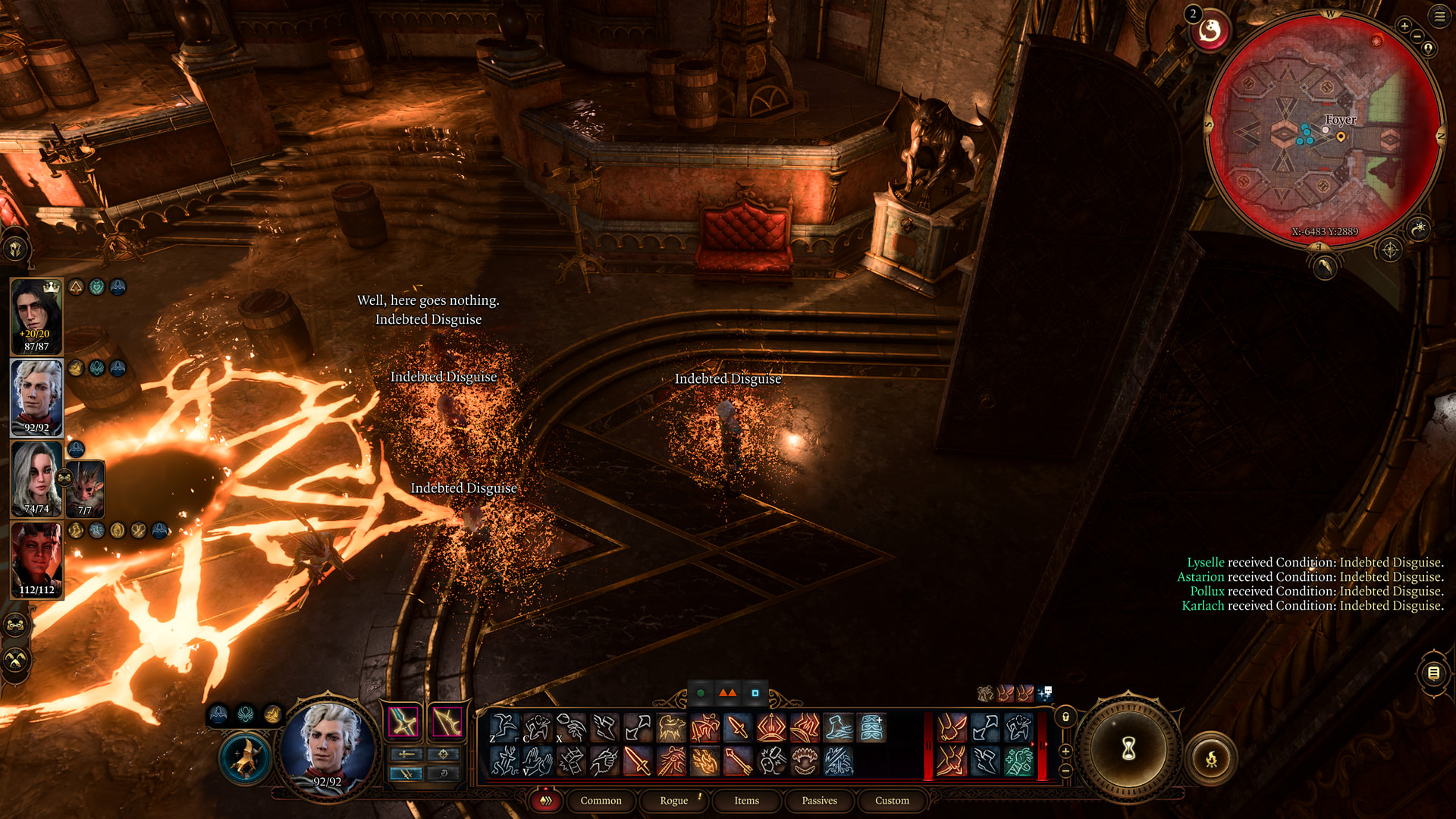This screenshot has width=1456, height=819.
Task: Select the Passives tab
Action: click(819, 800)
